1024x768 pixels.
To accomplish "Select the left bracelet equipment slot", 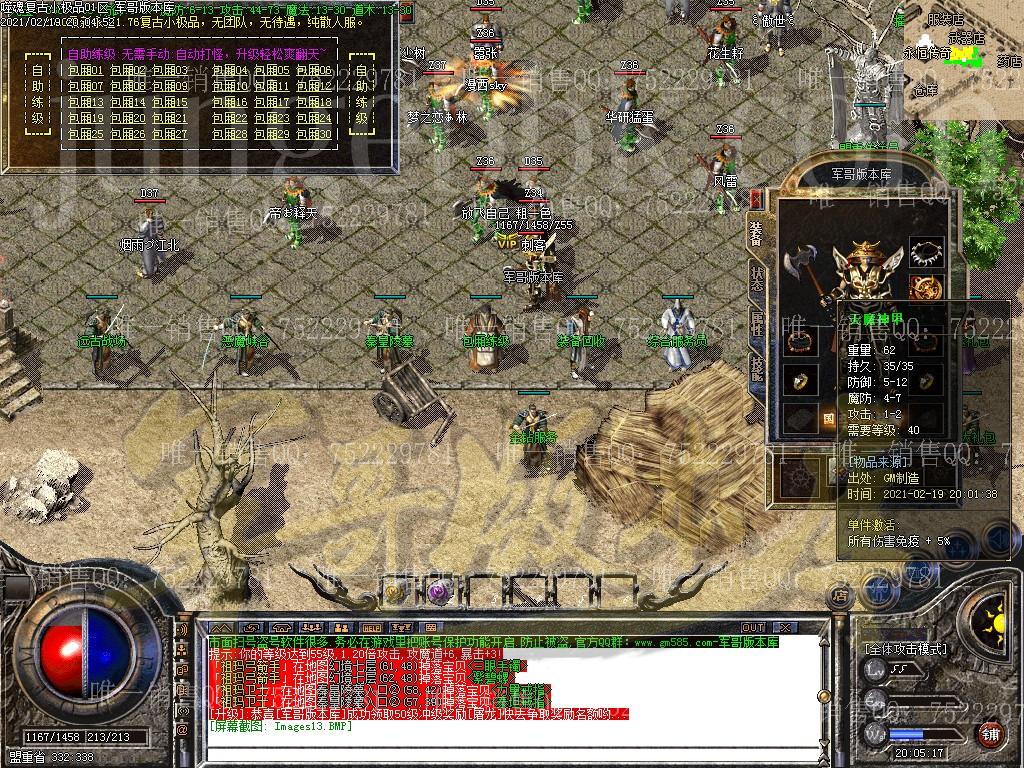I will pos(801,340).
